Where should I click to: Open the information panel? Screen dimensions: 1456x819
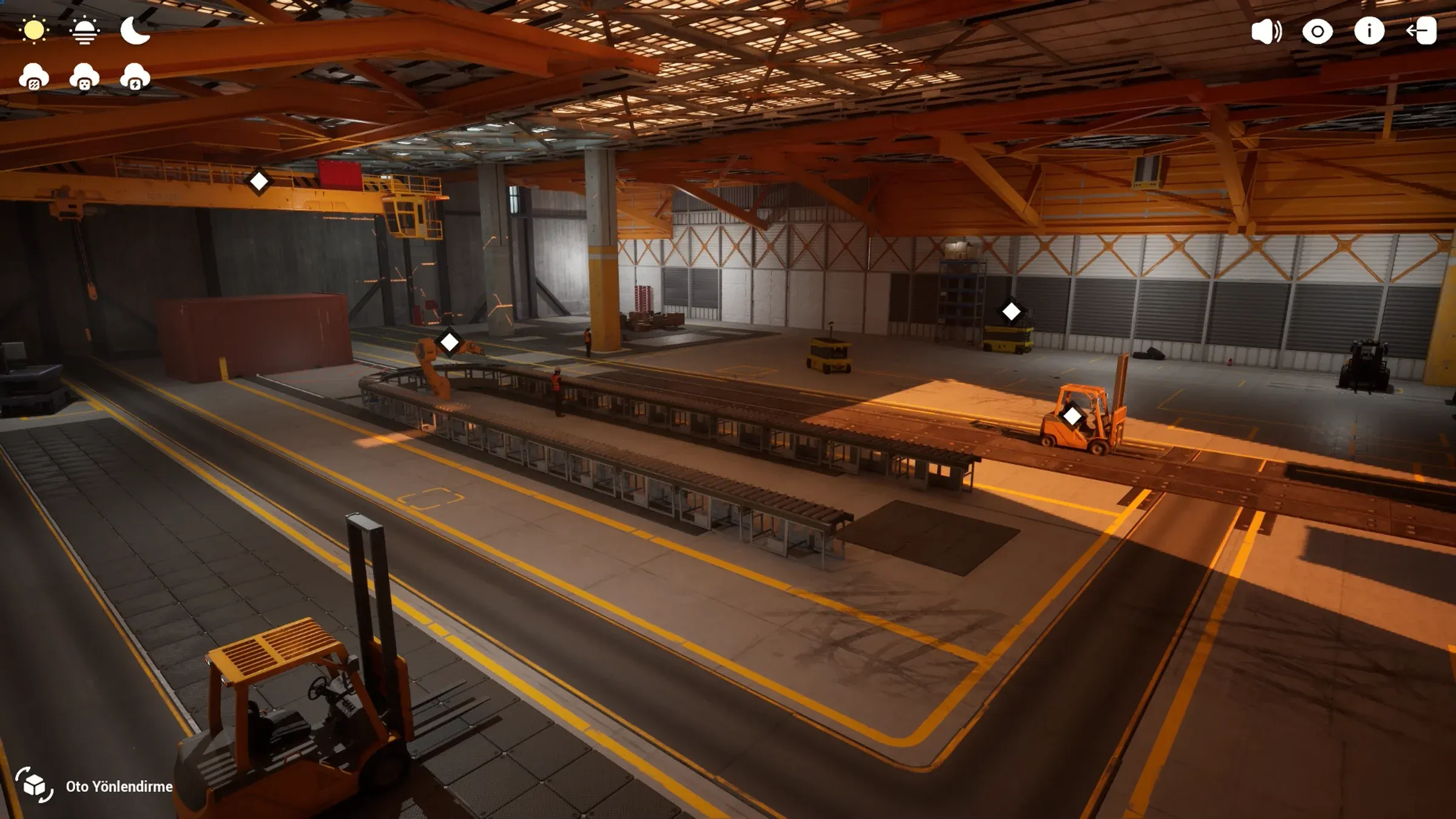click(1370, 32)
